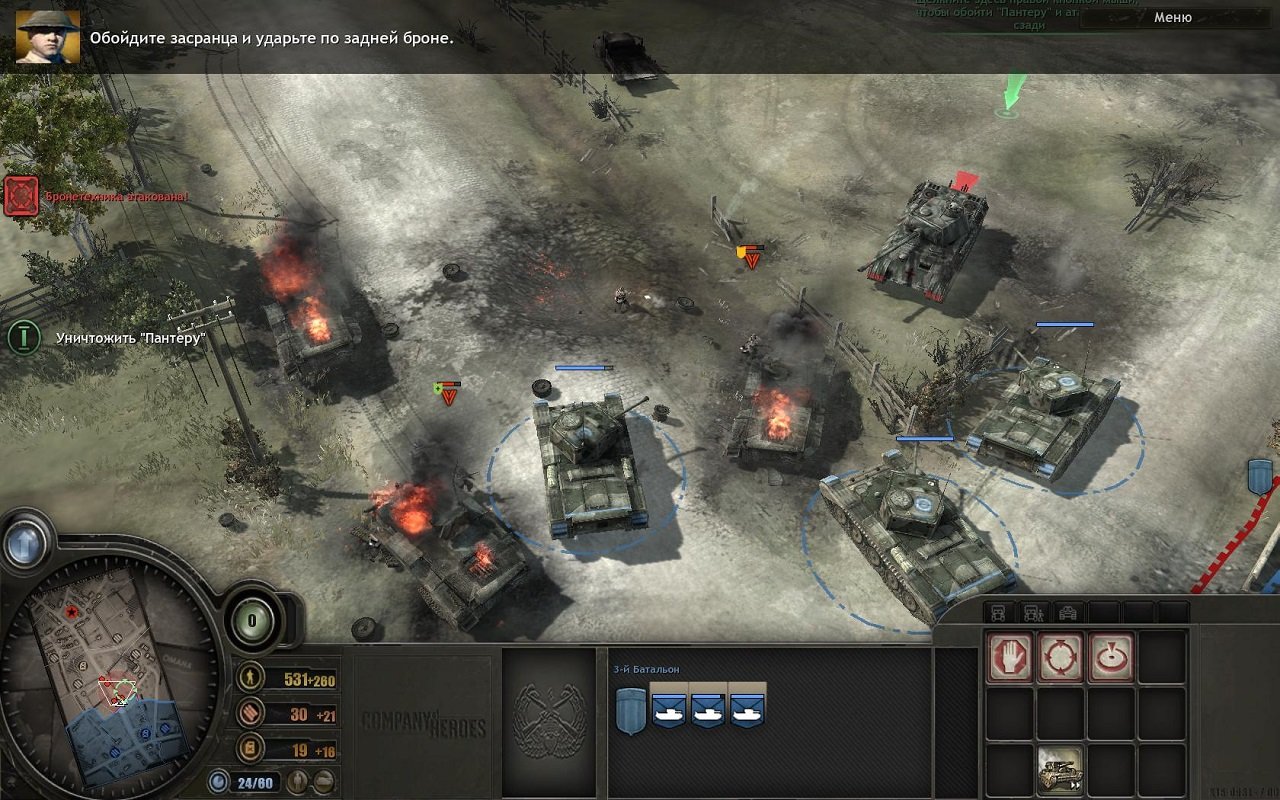
Task: Click the fuel resource icon showing 19
Action: point(248,748)
